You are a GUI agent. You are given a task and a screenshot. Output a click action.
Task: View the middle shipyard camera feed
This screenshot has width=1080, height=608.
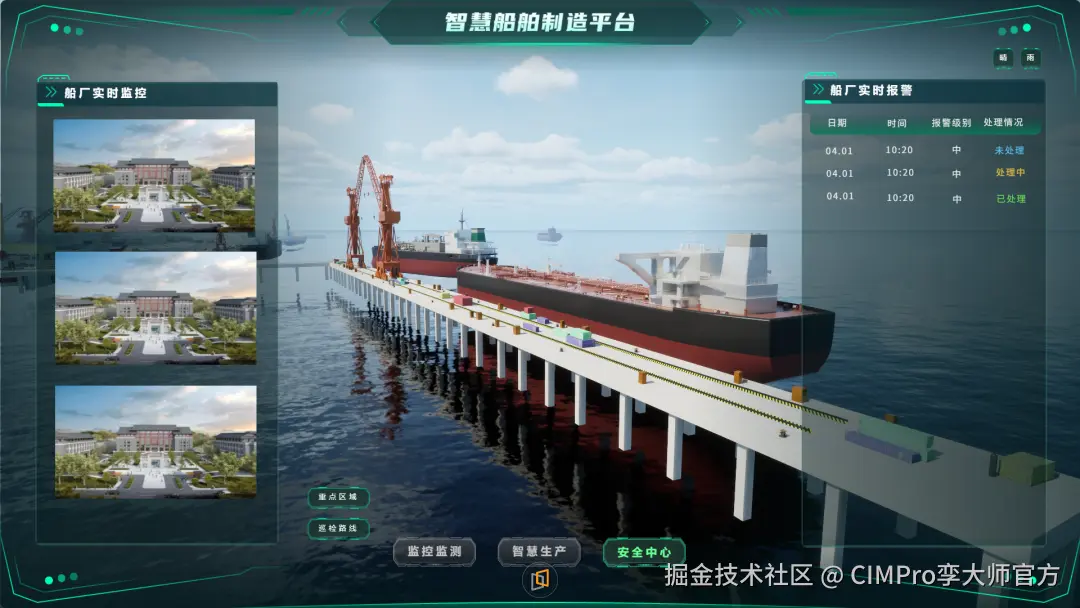tap(154, 307)
